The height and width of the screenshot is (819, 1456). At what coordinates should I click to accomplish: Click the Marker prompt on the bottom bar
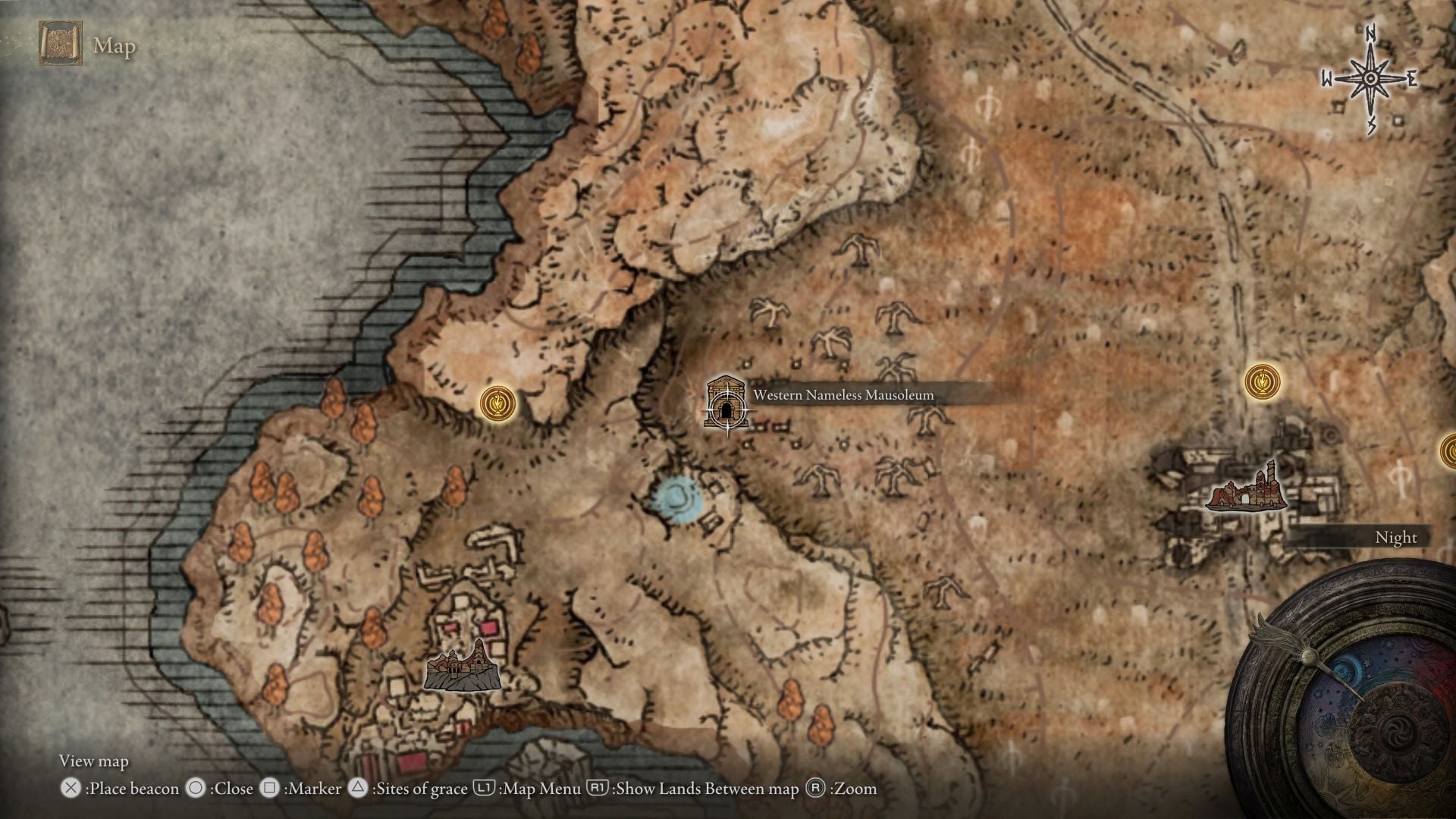tap(269, 789)
